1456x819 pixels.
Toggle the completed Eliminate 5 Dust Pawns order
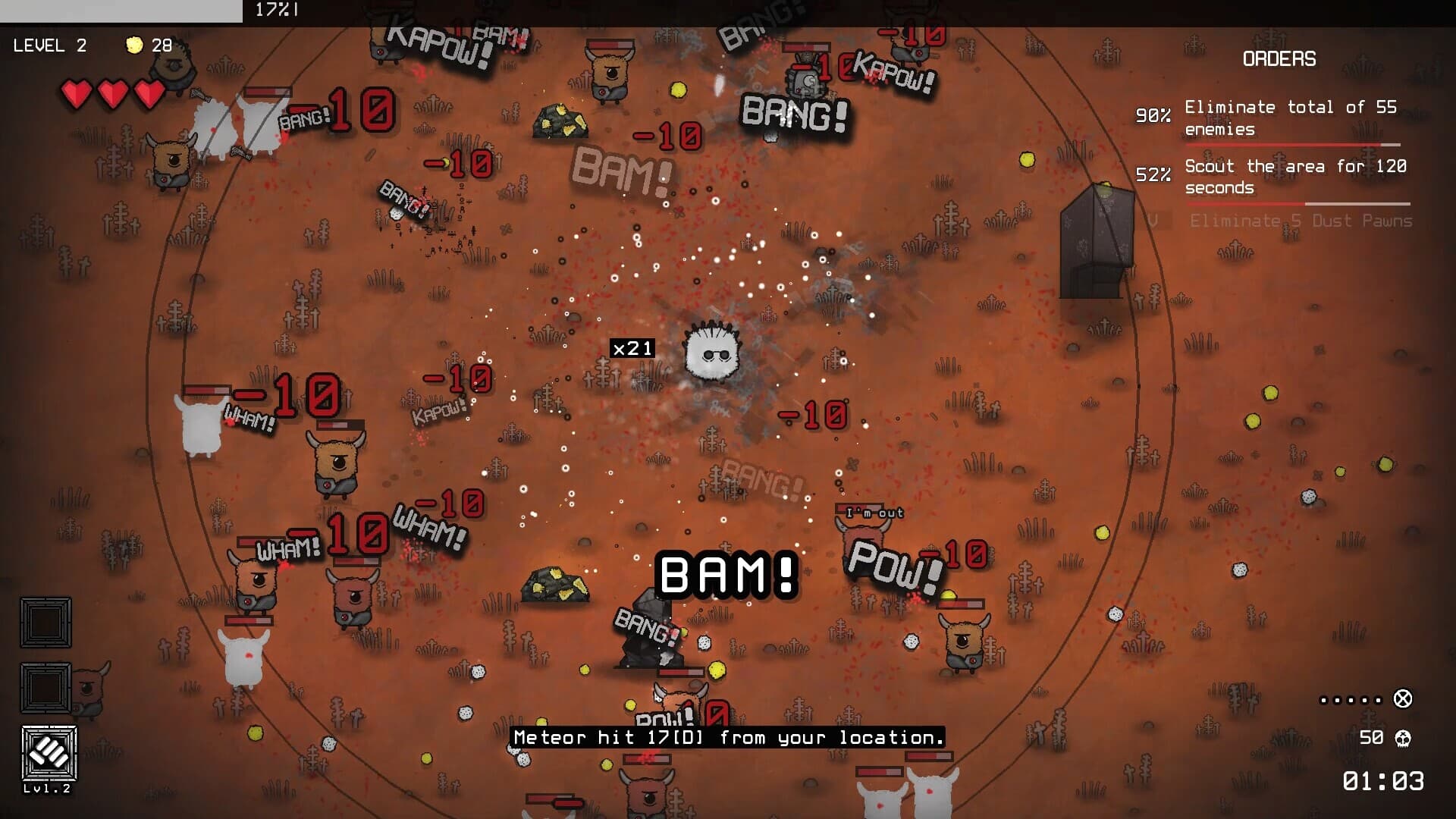point(1298,221)
